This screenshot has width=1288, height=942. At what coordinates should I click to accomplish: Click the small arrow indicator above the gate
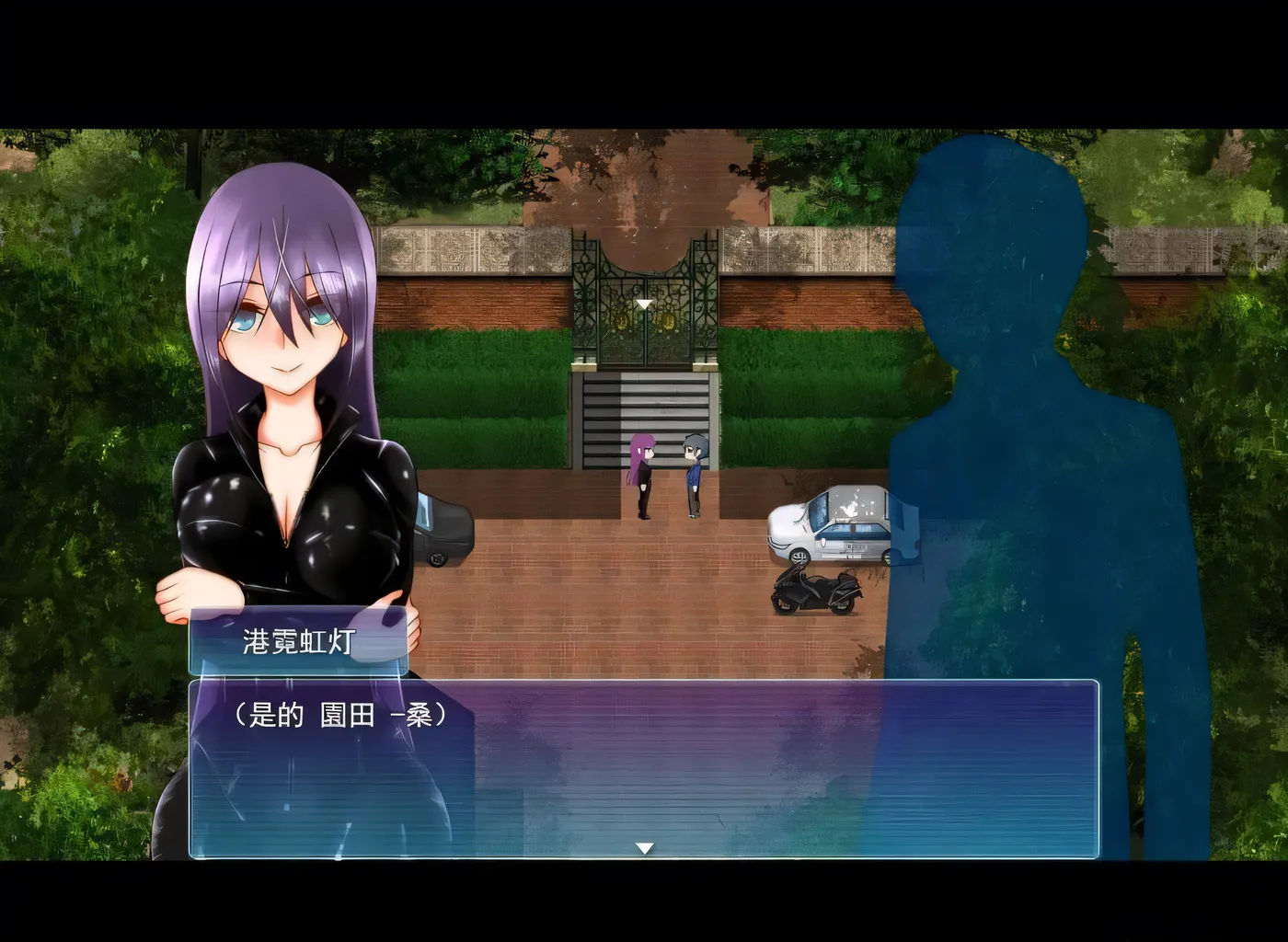644,304
